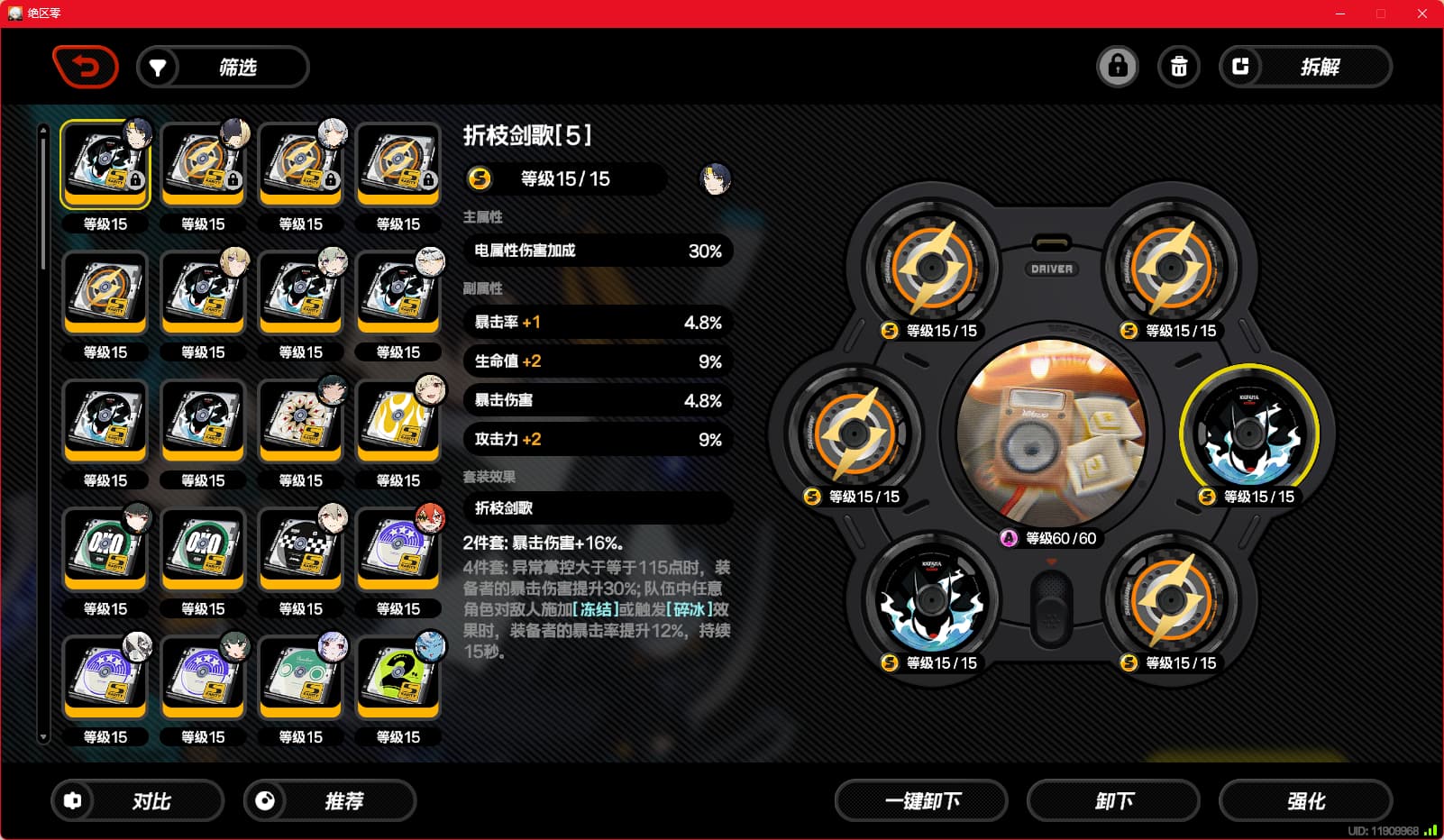
Task: Select the green number 2 drive disc
Action: point(398,678)
